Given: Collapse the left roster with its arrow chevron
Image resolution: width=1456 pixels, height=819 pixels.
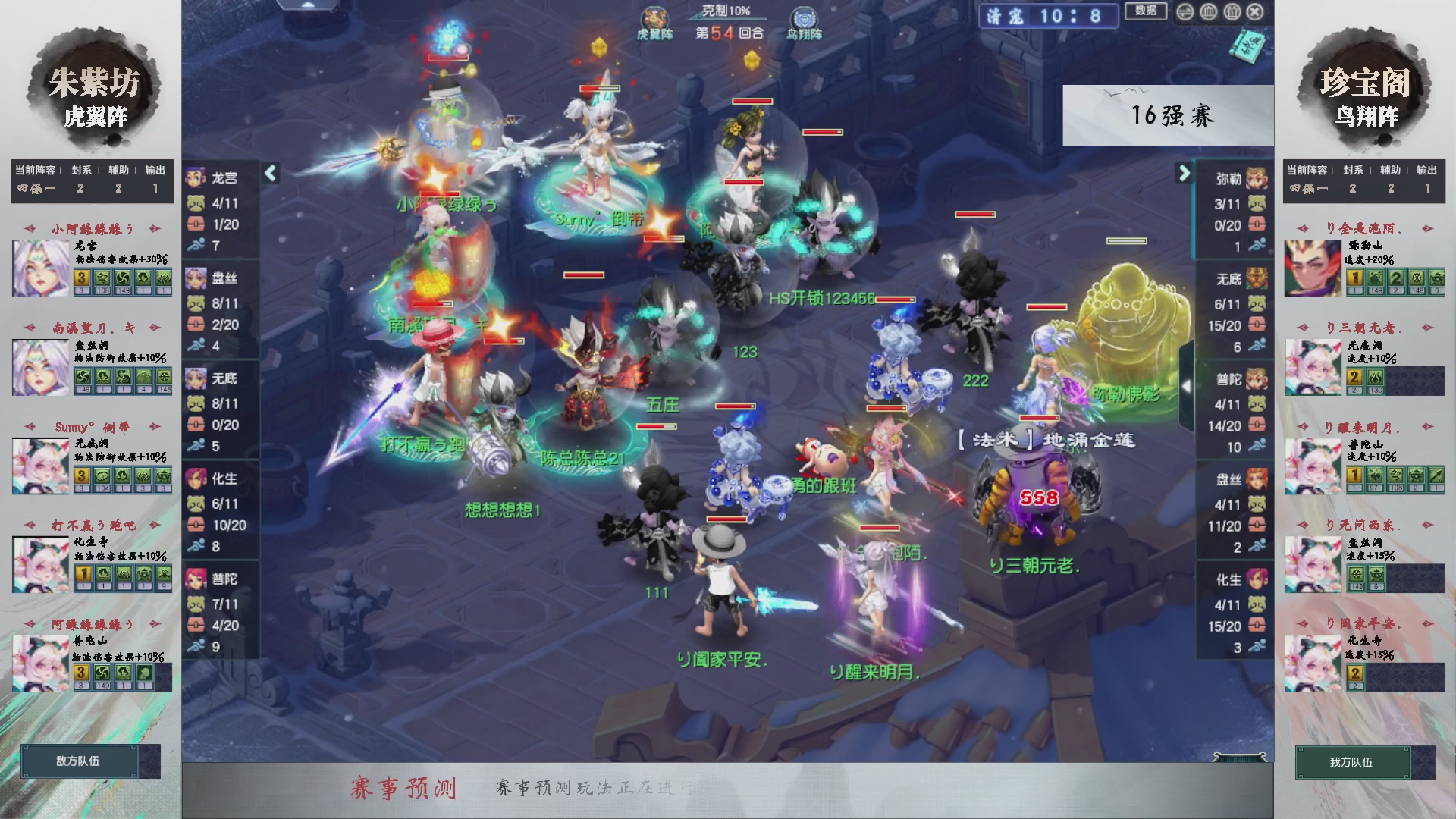Looking at the screenshot, I should 269,173.
